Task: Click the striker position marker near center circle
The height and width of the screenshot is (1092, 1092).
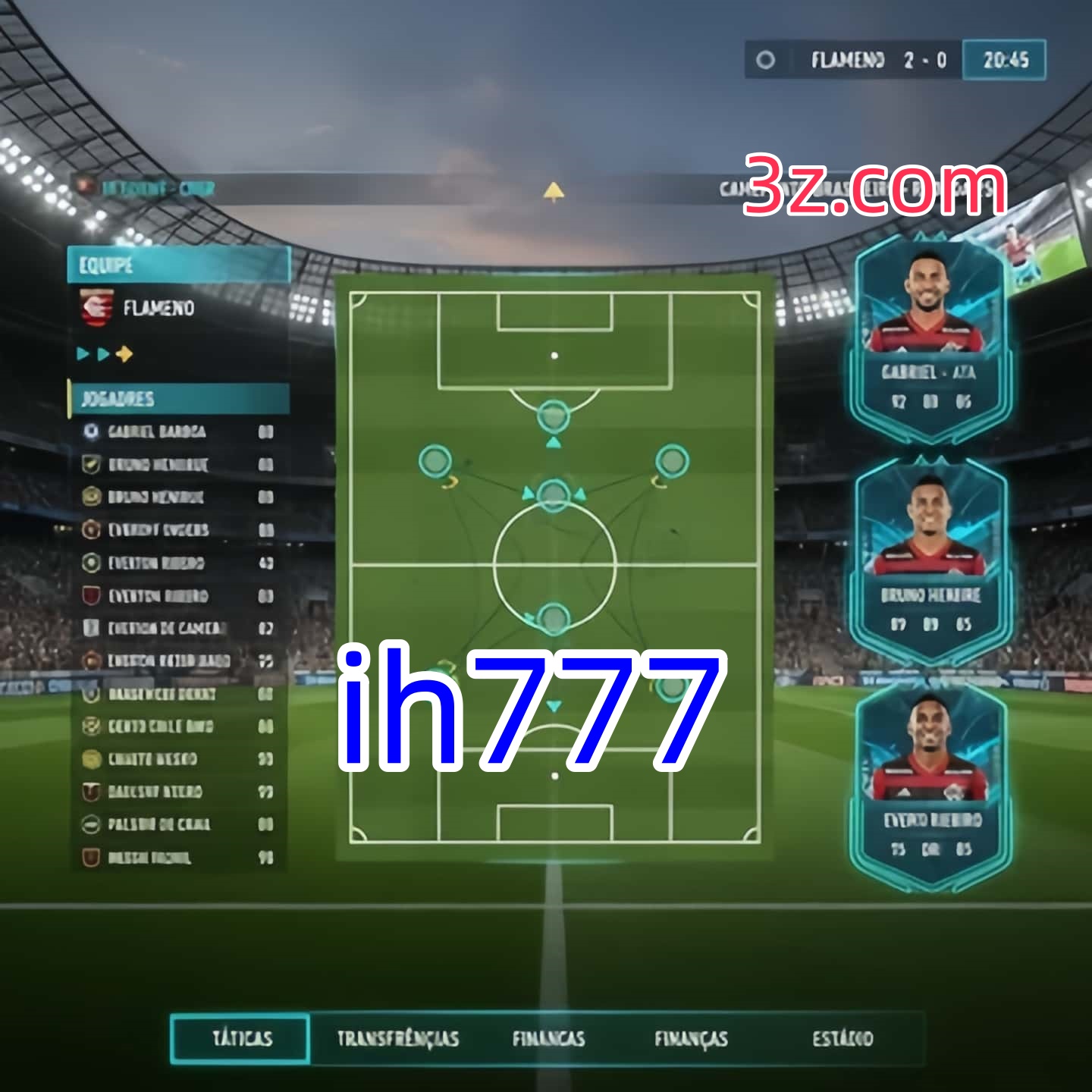Action: click(x=553, y=494)
